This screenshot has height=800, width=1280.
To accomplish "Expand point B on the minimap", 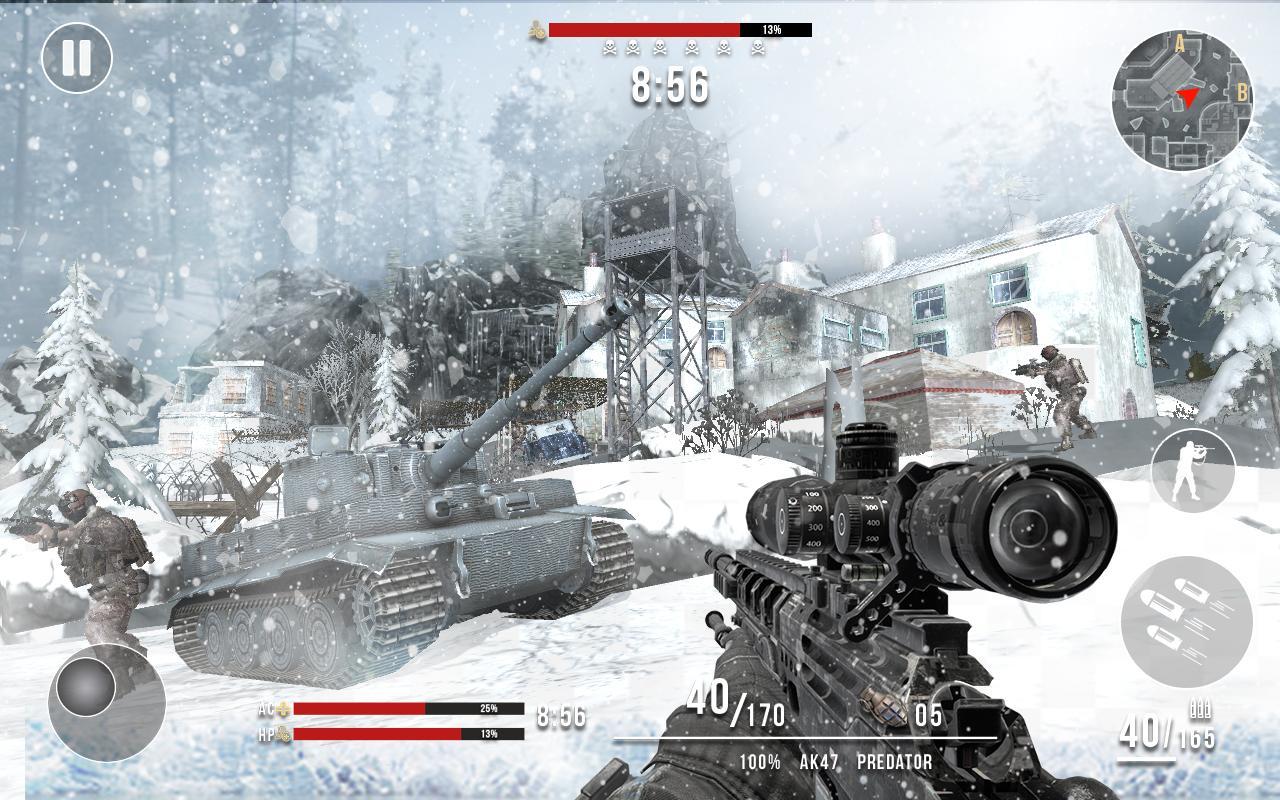I will [1240, 93].
